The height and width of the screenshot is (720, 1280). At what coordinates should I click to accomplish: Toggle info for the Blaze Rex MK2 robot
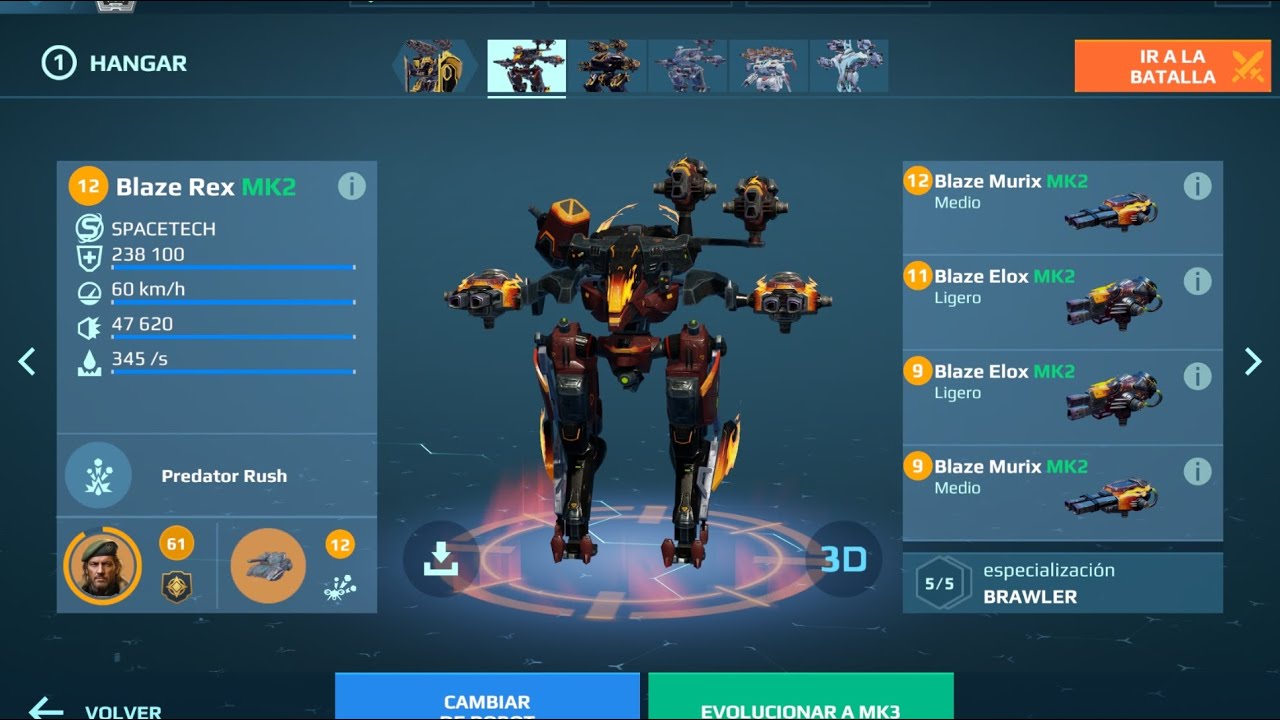pyautogui.click(x=352, y=186)
